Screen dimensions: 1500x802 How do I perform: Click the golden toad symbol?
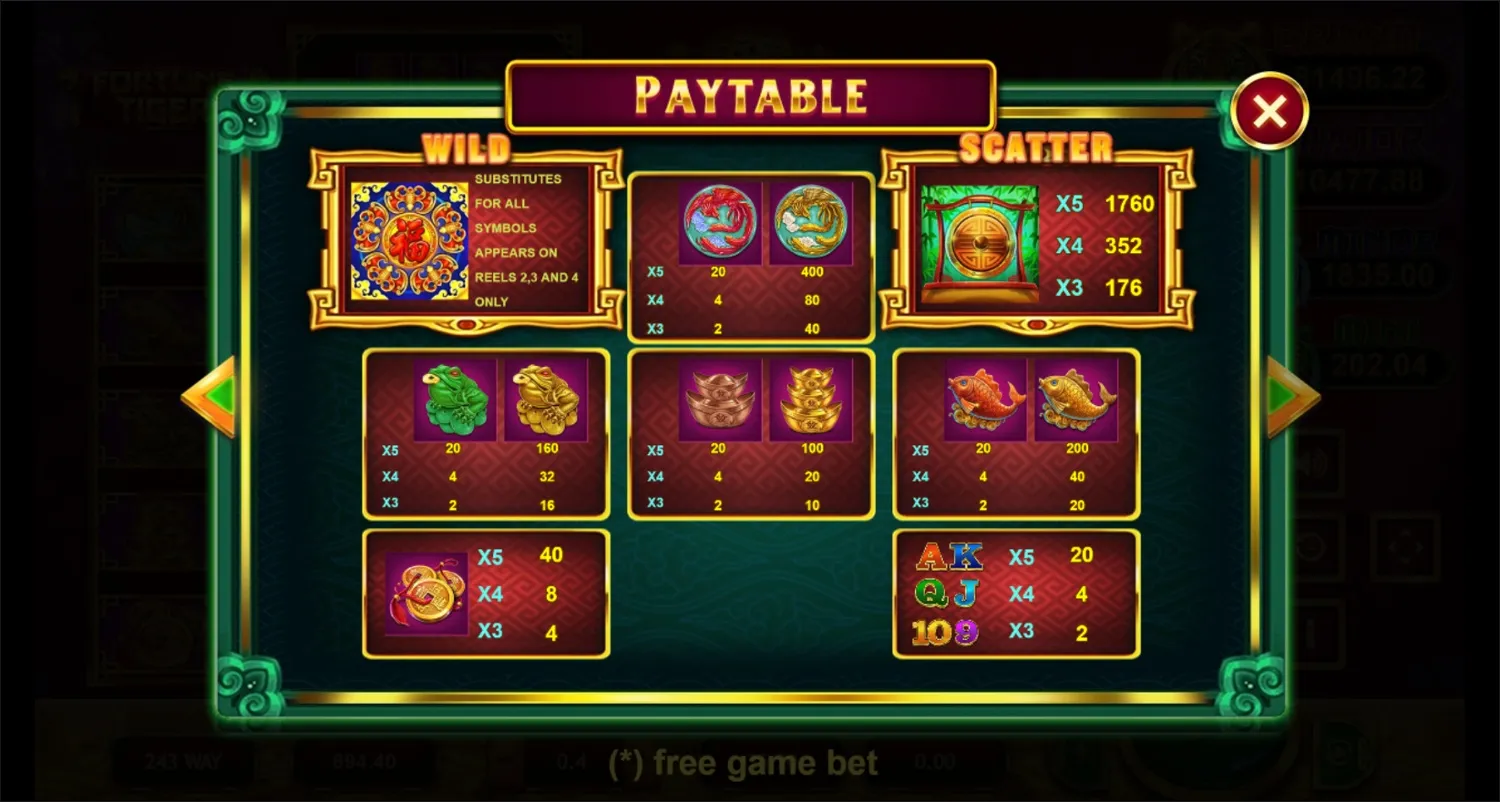(546, 398)
